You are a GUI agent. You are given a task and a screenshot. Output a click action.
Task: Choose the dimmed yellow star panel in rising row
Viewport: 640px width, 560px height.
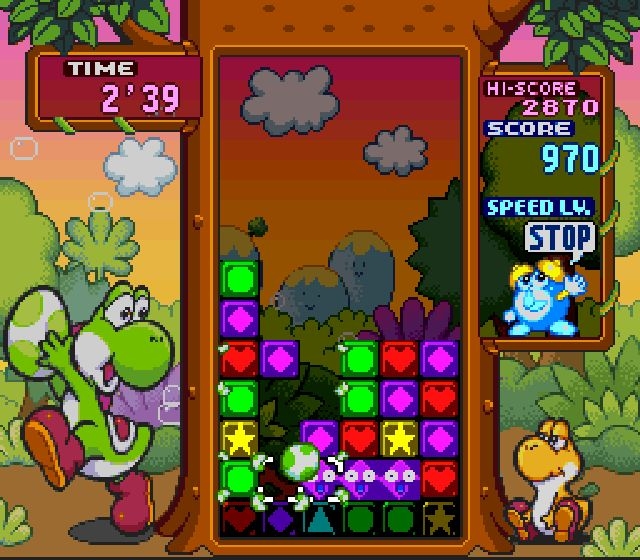point(439,518)
